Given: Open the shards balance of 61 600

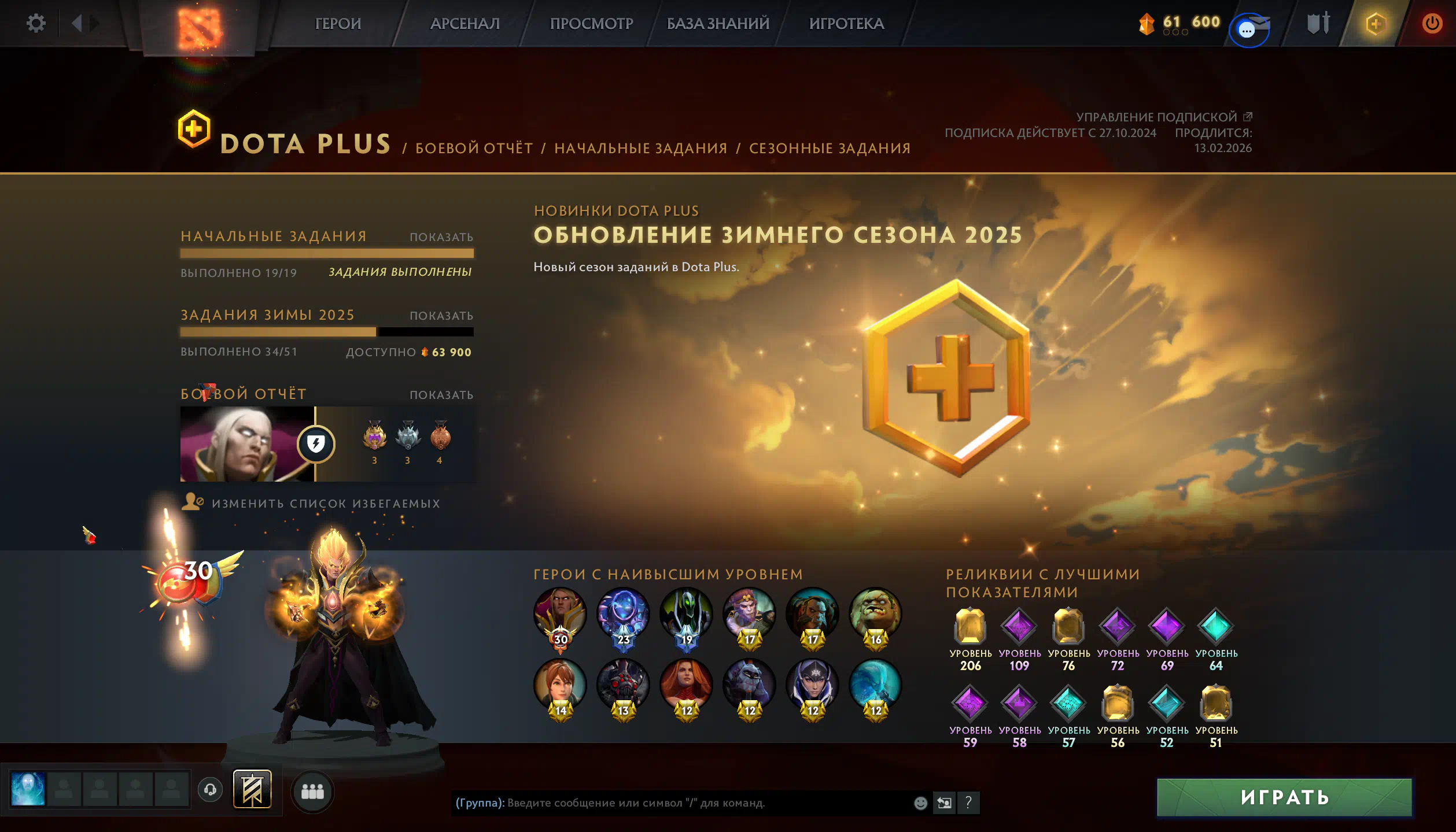Looking at the screenshot, I should [1180, 23].
